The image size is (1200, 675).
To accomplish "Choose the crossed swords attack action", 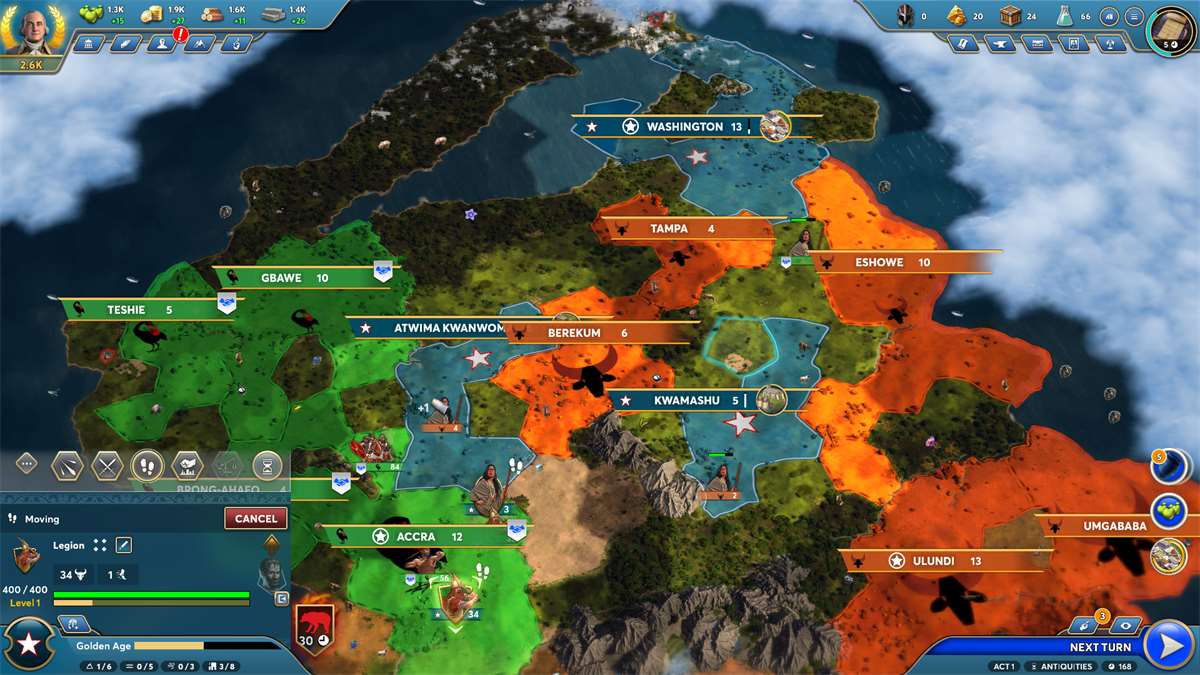I will [x=107, y=464].
